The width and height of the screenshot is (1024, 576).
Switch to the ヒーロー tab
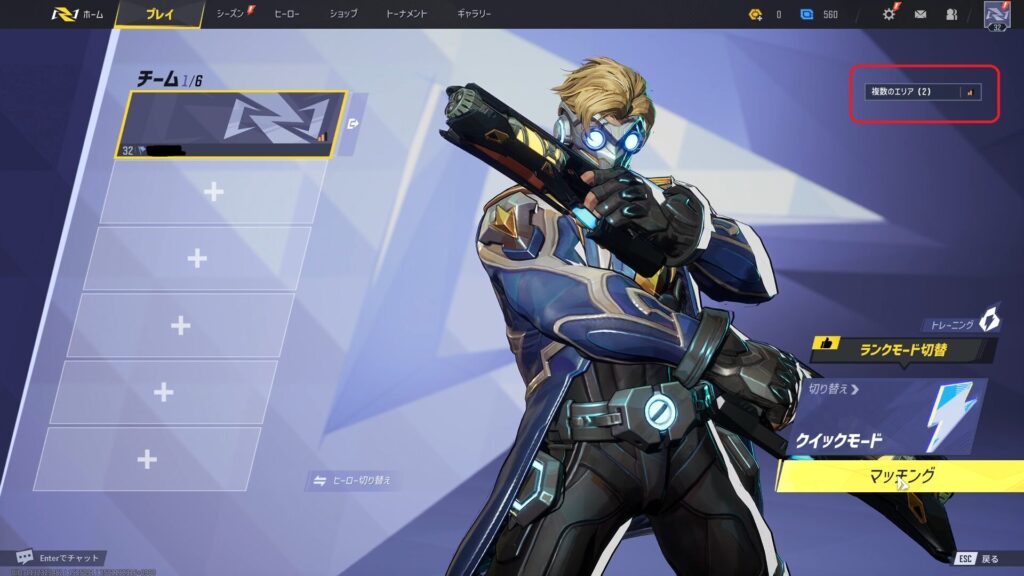click(287, 14)
